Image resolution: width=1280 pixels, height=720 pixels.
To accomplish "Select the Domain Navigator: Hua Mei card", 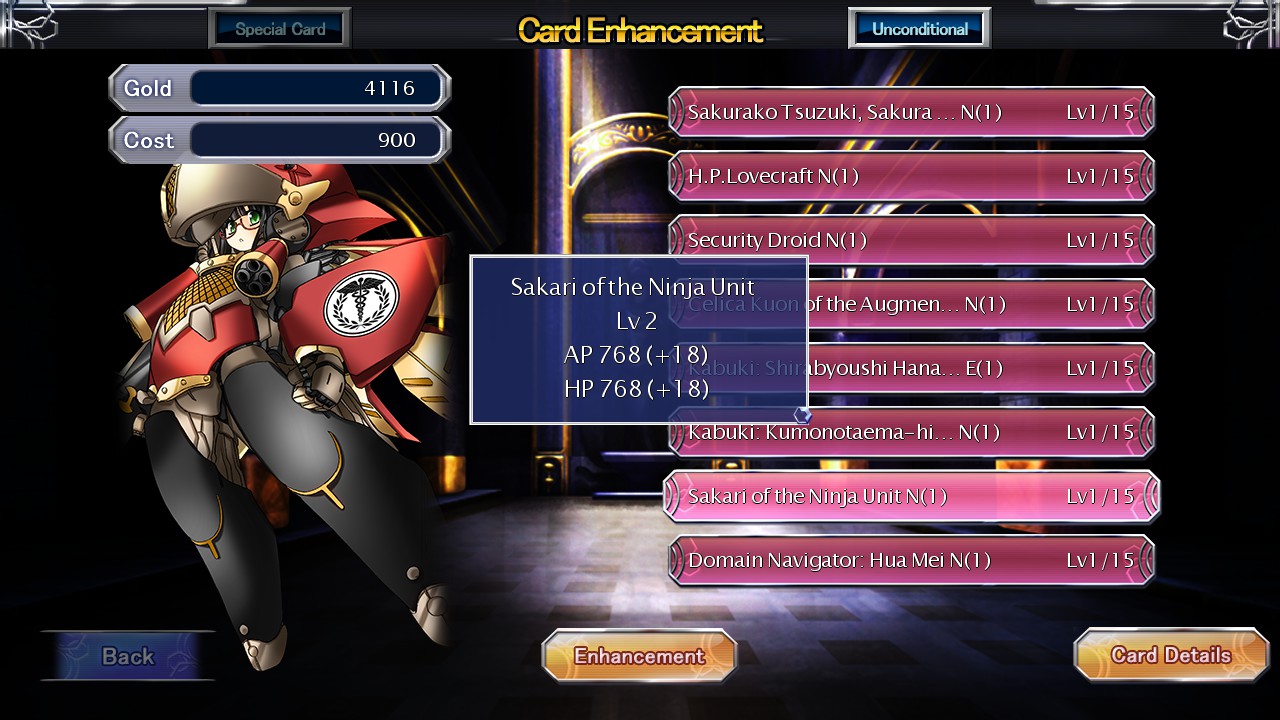I will tap(911, 559).
